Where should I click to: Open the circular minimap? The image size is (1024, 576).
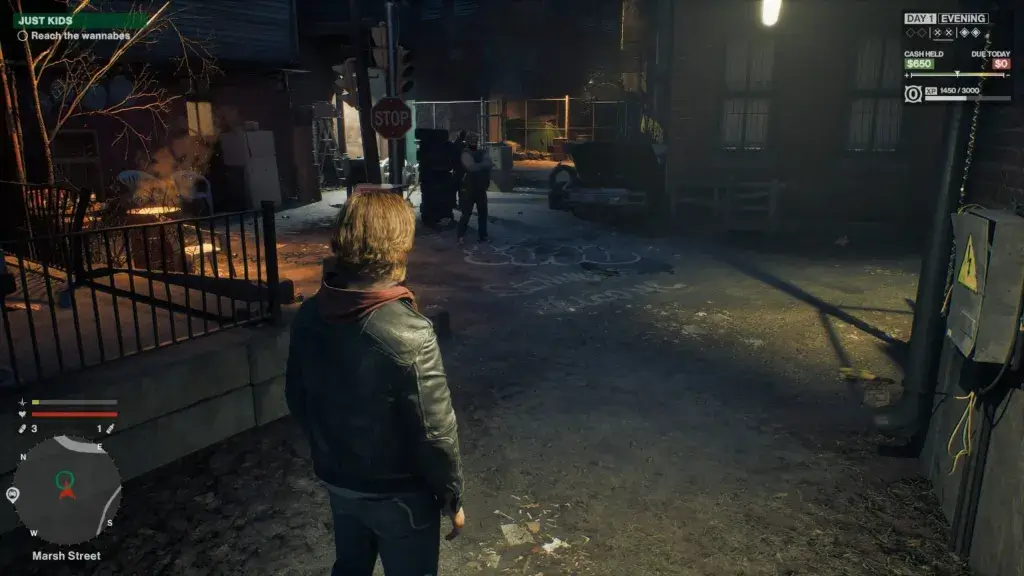click(x=67, y=489)
